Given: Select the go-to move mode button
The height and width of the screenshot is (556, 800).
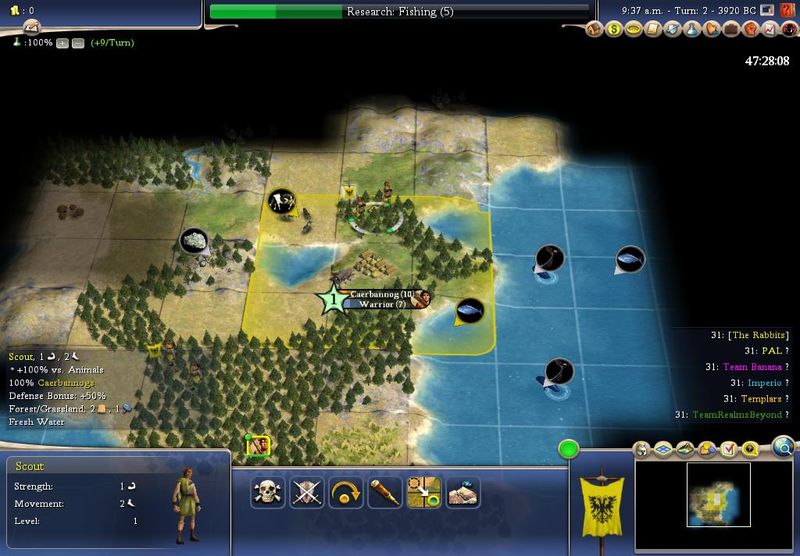Looking at the screenshot, I should click(x=425, y=492).
